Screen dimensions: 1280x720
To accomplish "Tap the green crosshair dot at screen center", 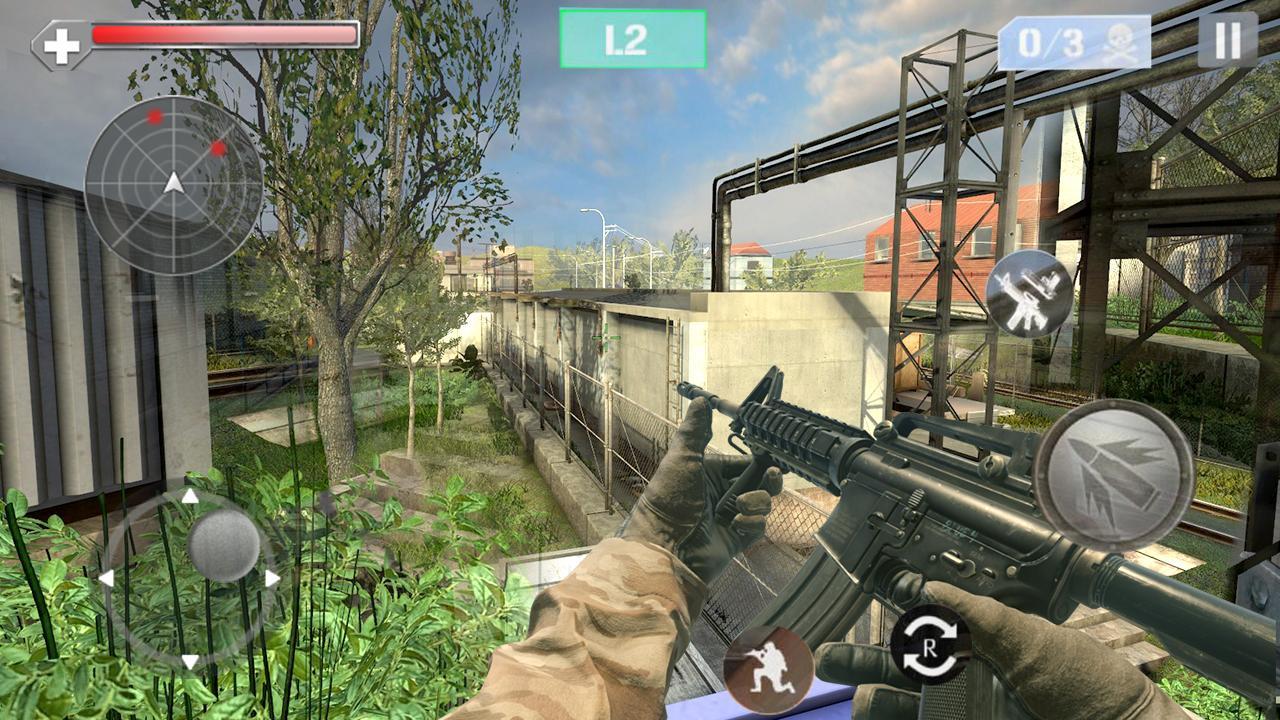I will (x=606, y=337).
